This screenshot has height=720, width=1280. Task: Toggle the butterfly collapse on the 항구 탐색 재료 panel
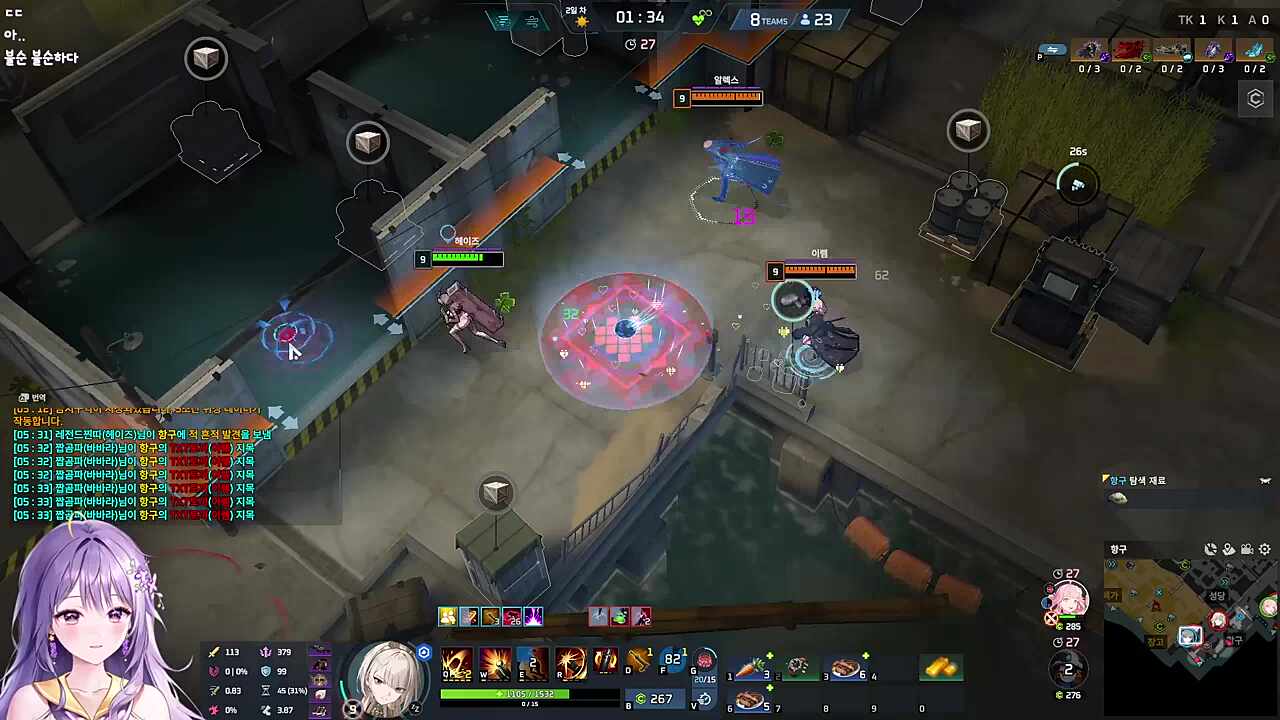click(x=1264, y=481)
